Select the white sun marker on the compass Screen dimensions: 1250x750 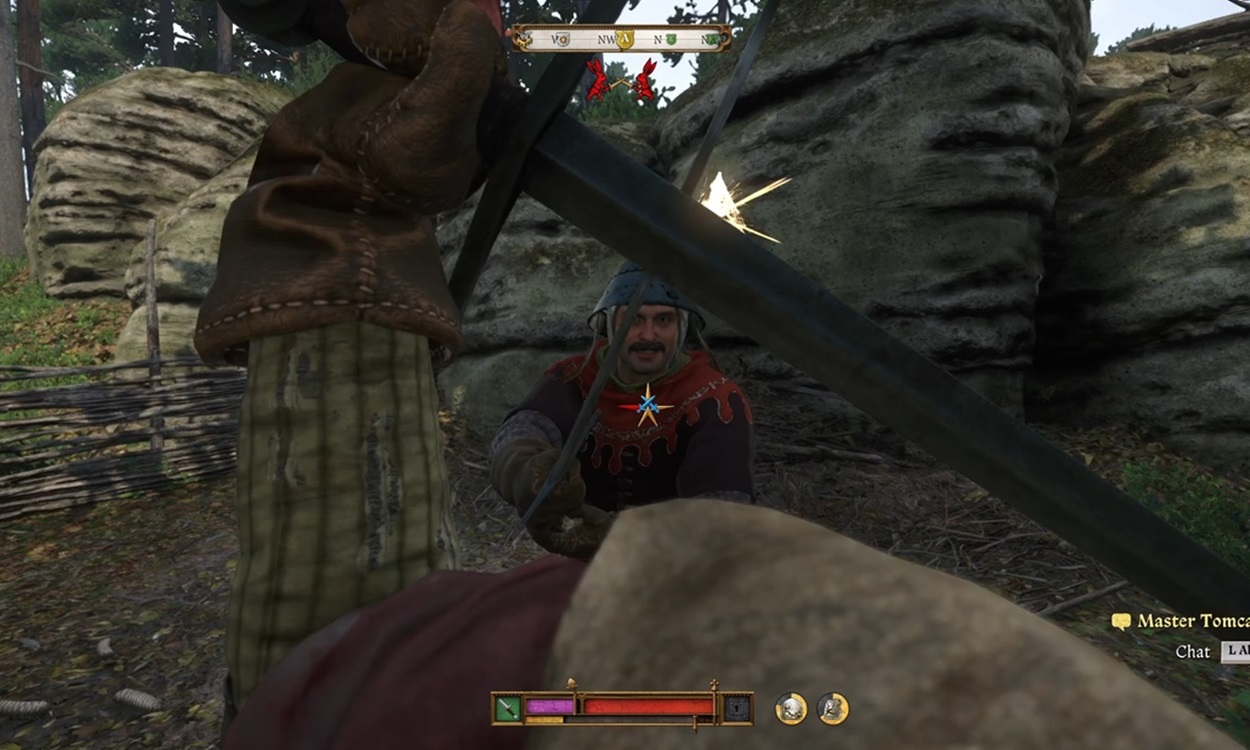(x=562, y=40)
